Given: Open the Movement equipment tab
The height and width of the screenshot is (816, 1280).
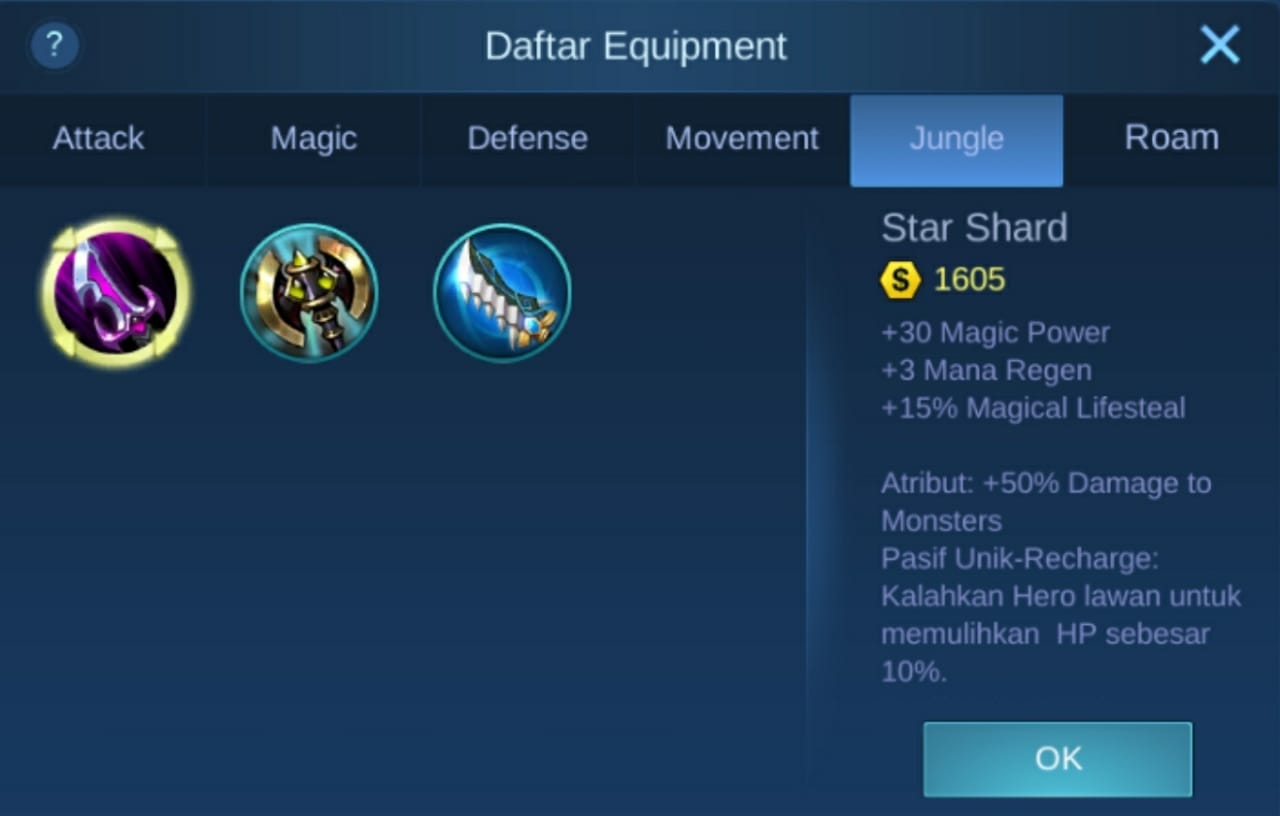Looking at the screenshot, I should pyautogui.click(x=741, y=139).
